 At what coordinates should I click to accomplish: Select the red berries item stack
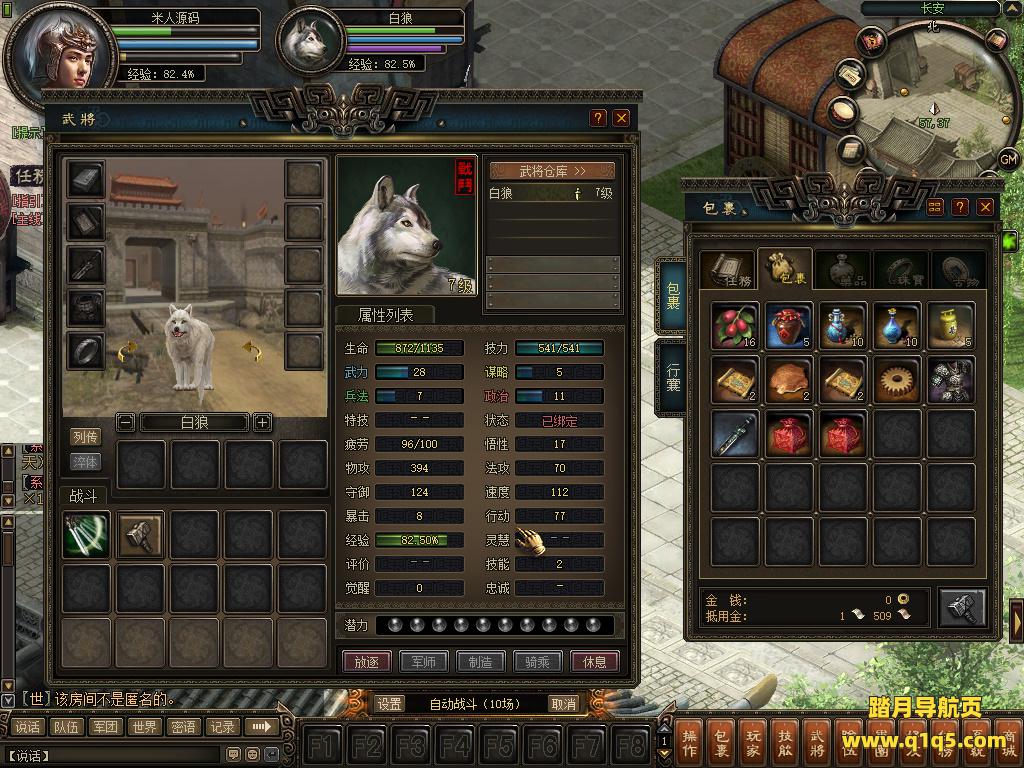point(736,326)
